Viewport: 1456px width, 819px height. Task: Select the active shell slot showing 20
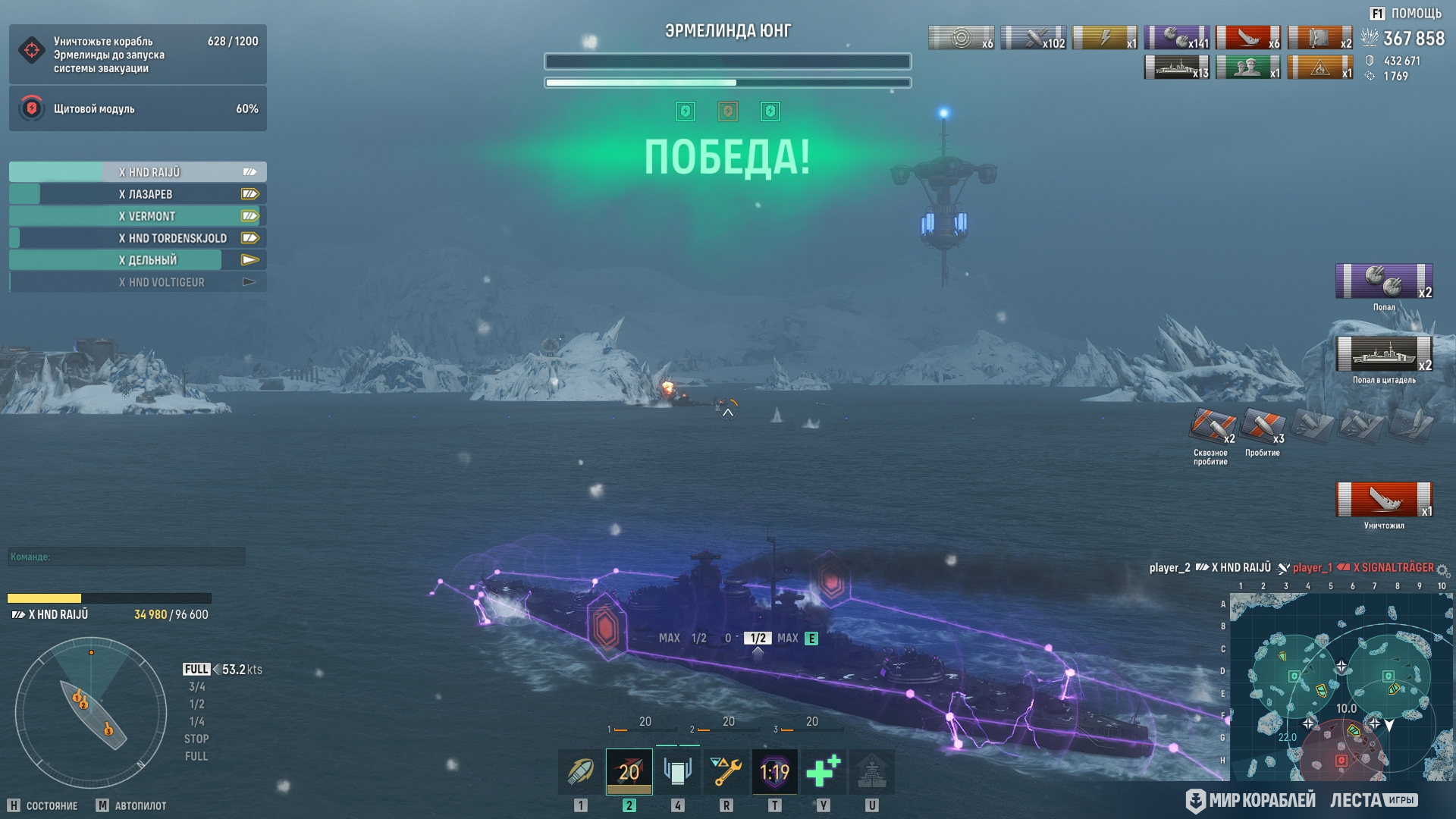click(x=629, y=772)
